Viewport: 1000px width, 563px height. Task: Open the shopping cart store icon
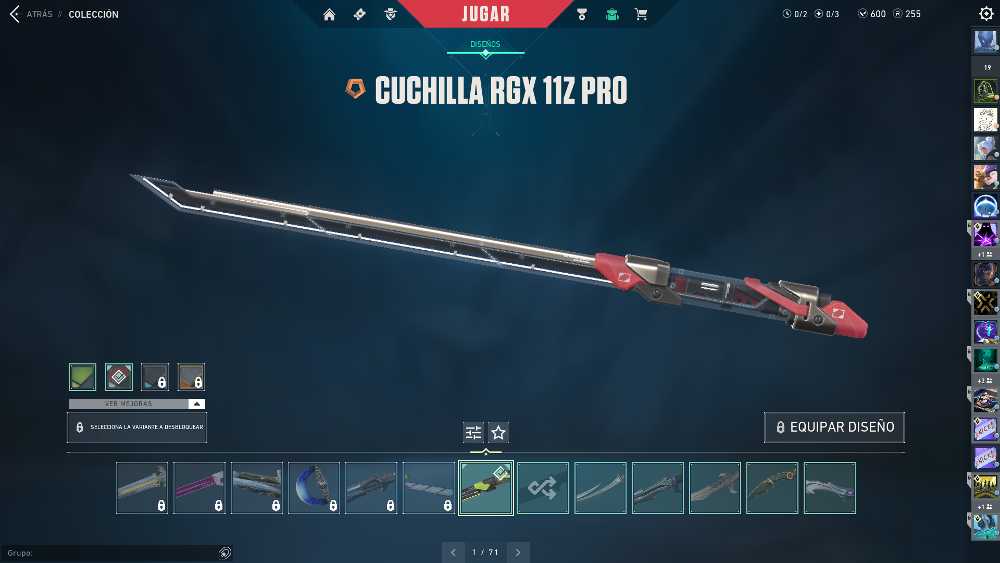click(x=641, y=15)
